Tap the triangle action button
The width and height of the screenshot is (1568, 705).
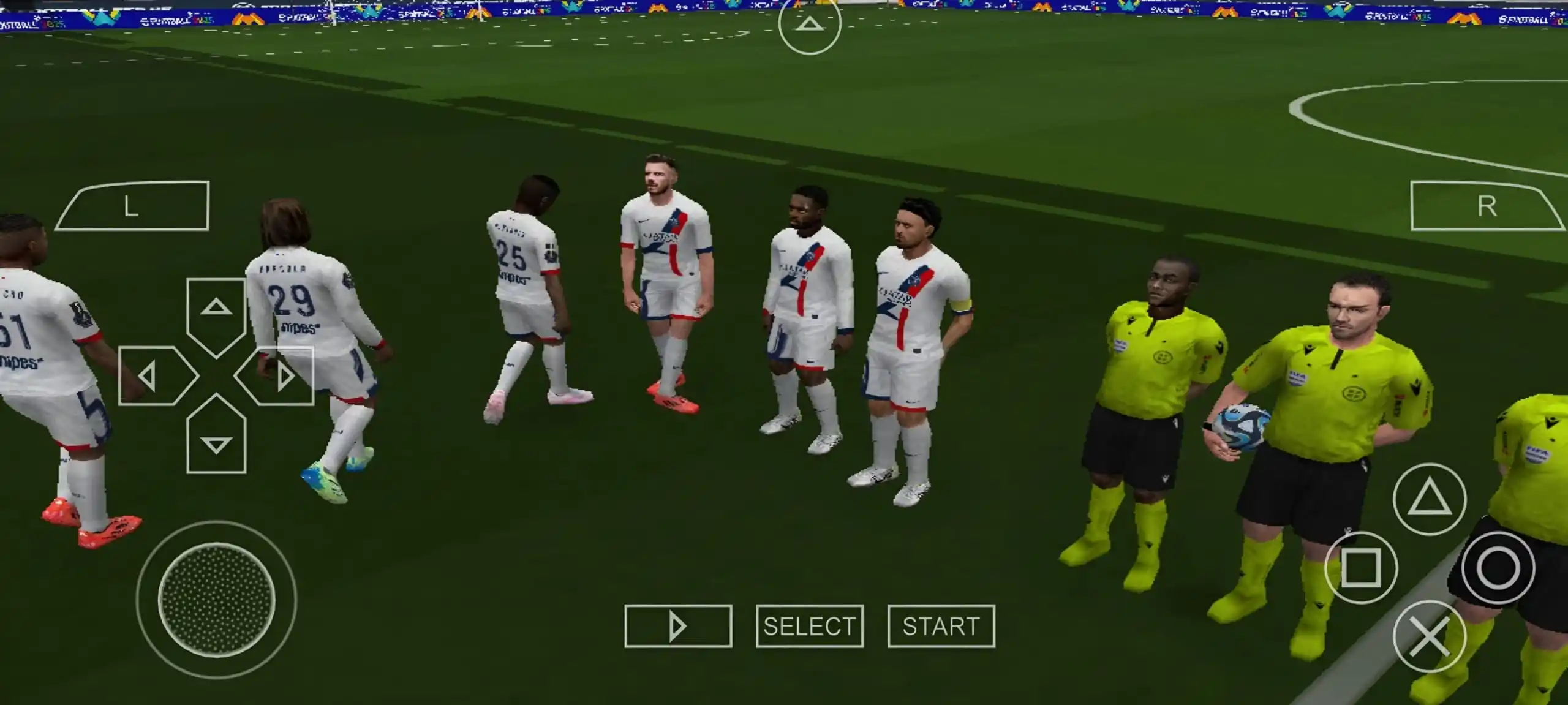(1429, 499)
